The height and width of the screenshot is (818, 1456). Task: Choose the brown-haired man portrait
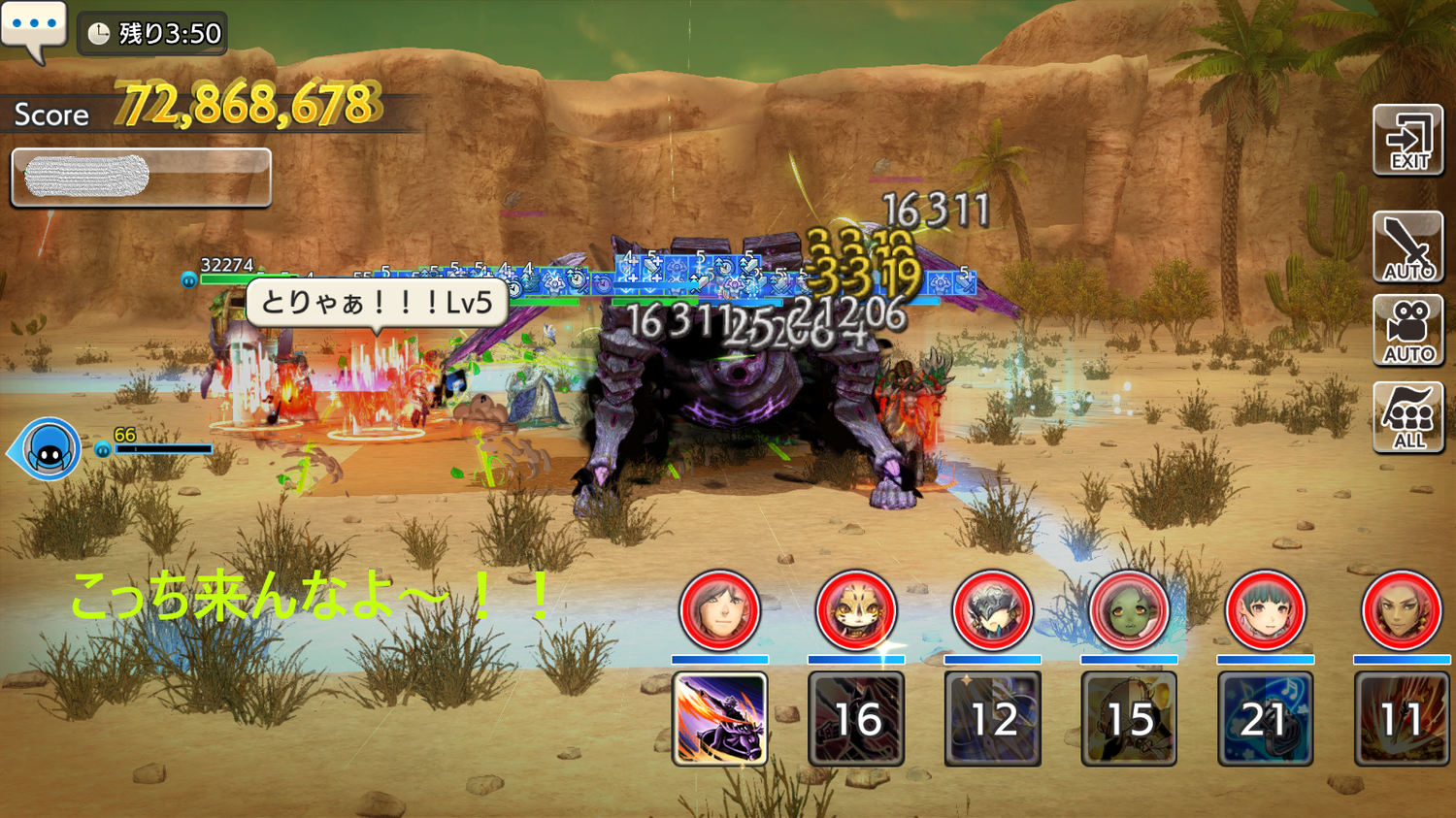(720, 610)
